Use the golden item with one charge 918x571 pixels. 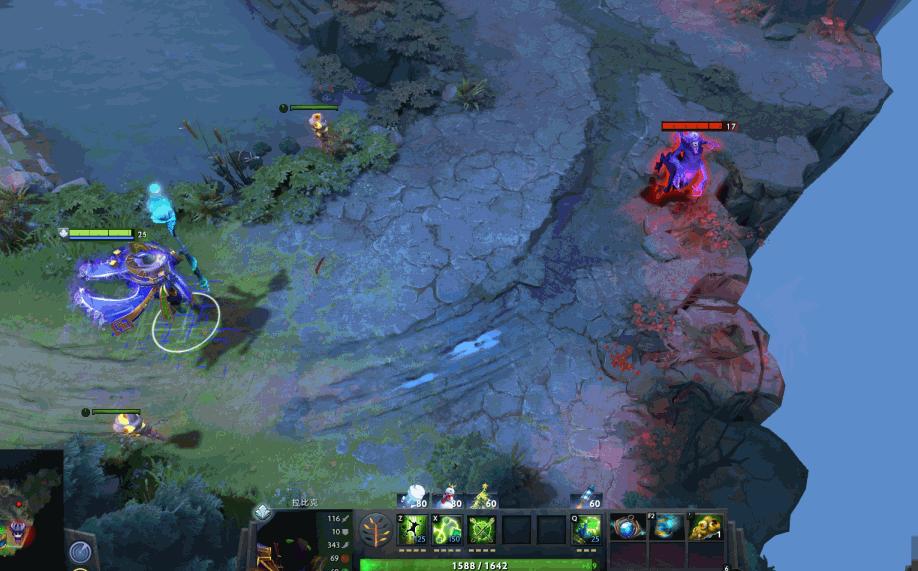point(706,527)
